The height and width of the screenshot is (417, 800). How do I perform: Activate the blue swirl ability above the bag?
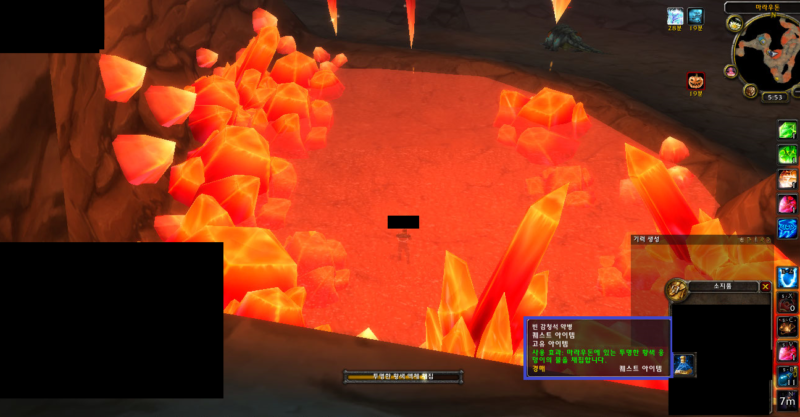coord(788,276)
